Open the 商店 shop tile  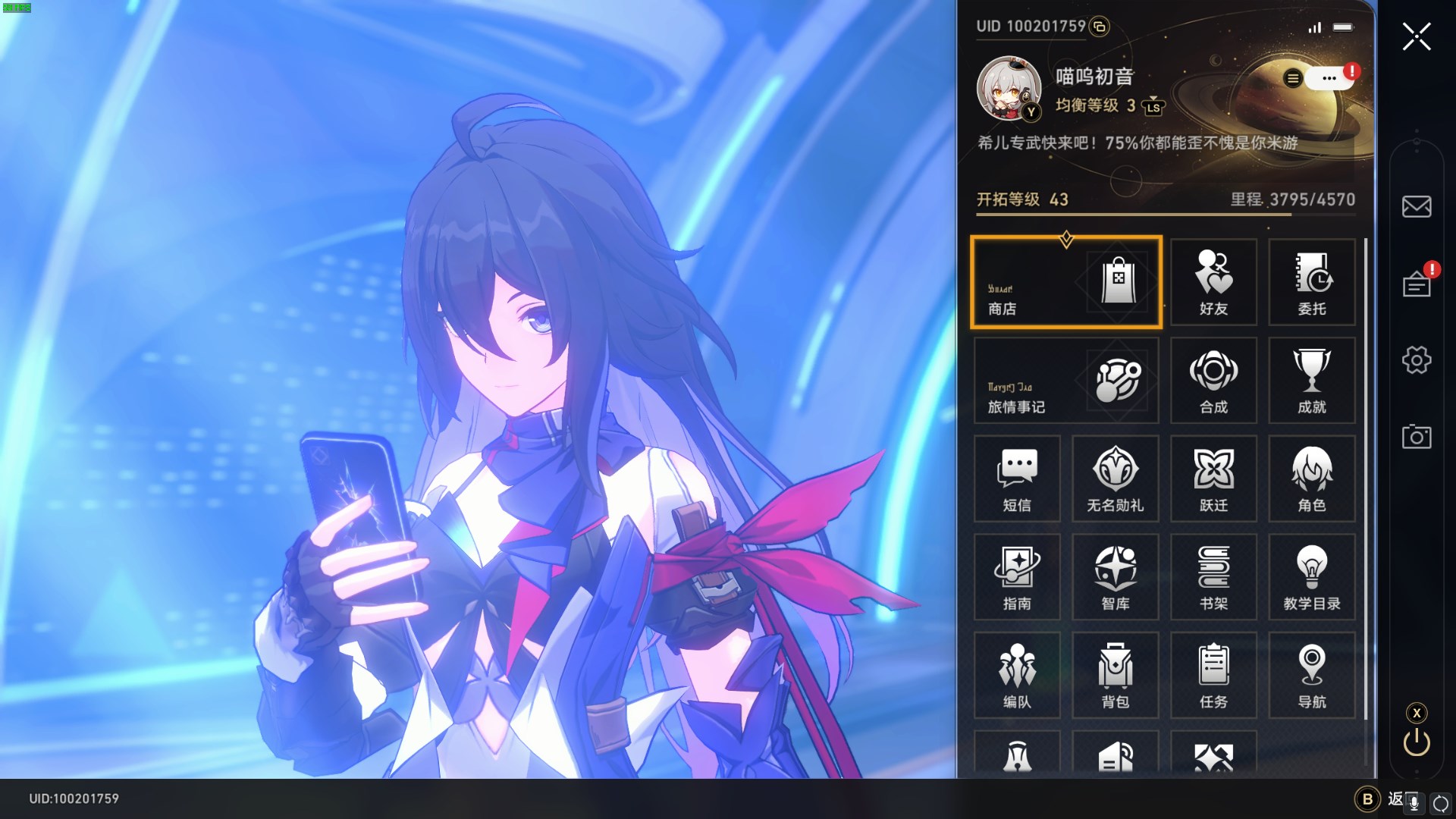click(1065, 283)
